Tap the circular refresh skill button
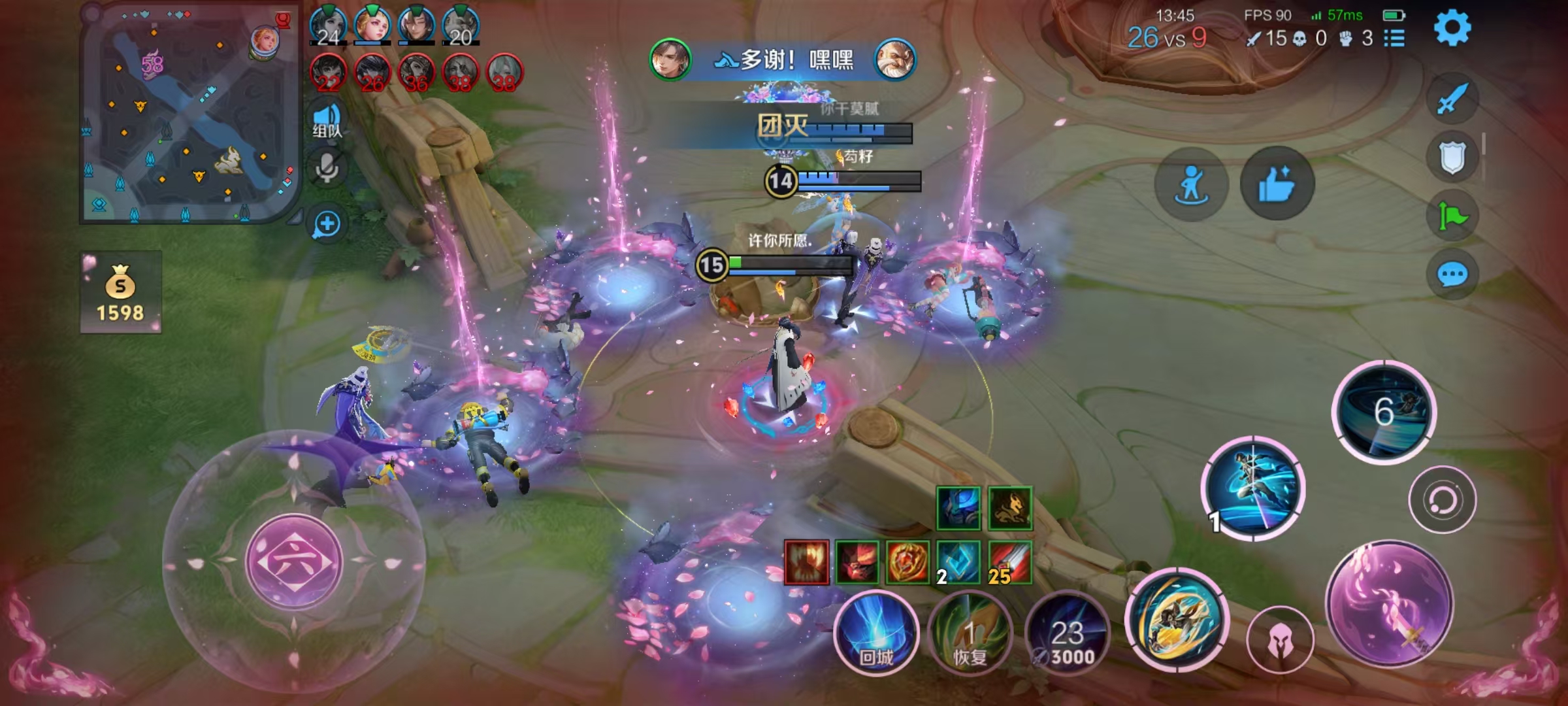The width and height of the screenshot is (1568, 706). point(1442,500)
